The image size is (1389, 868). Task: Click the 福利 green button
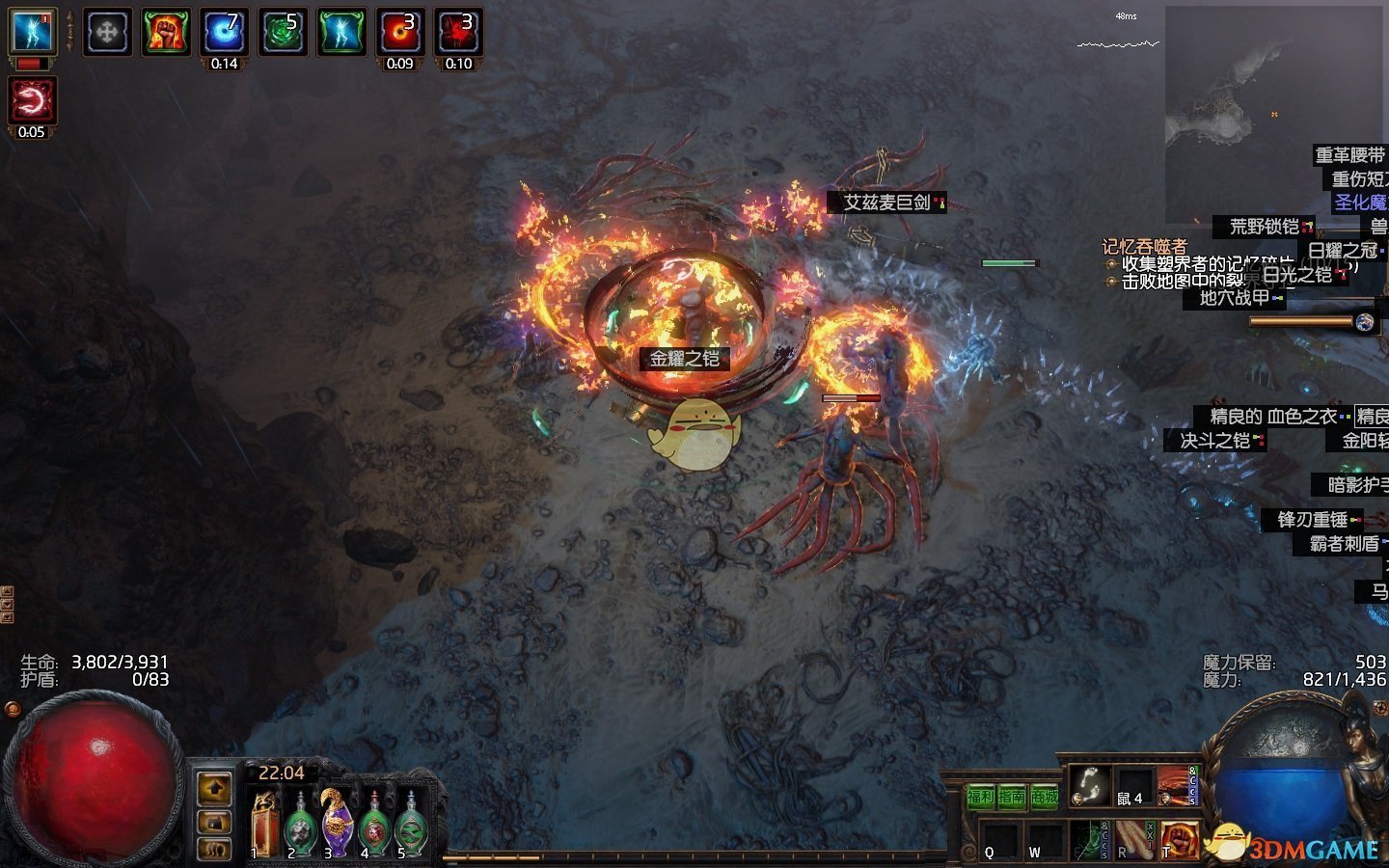pos(980,797)
